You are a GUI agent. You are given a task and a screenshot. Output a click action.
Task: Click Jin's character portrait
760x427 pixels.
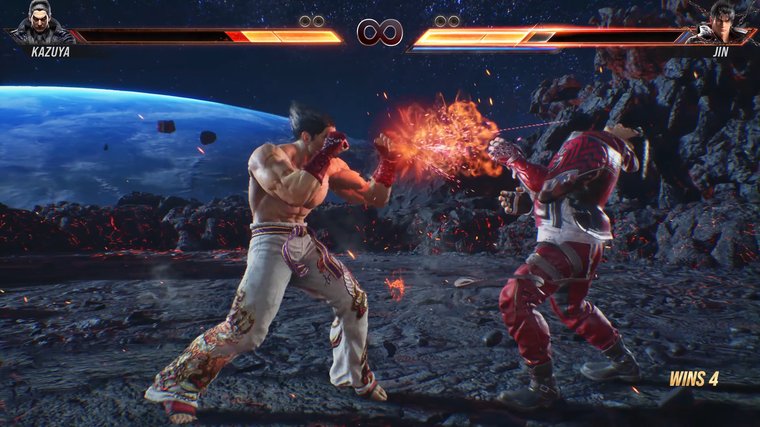point(724,21)
